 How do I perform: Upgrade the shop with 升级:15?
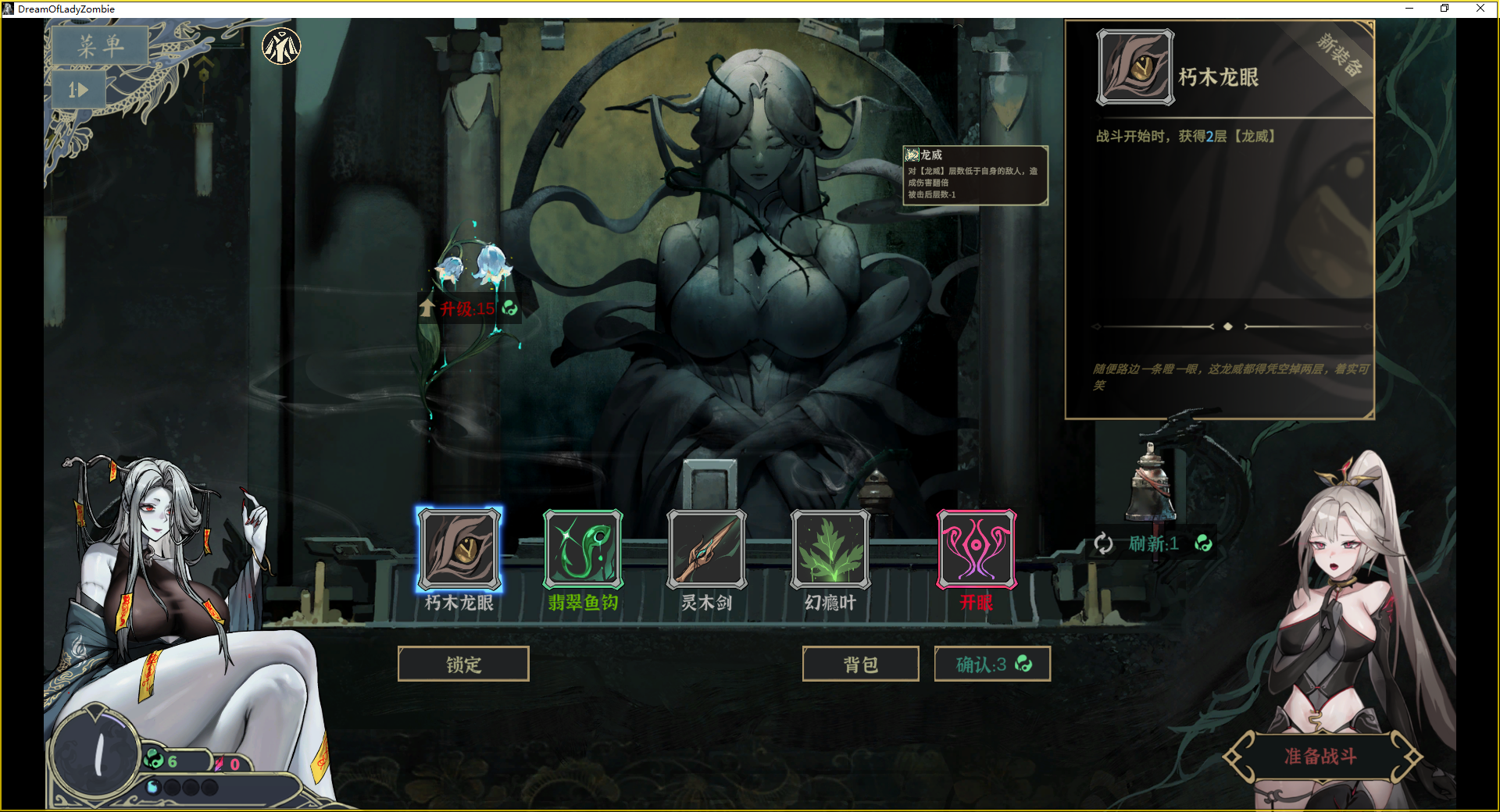467,308
